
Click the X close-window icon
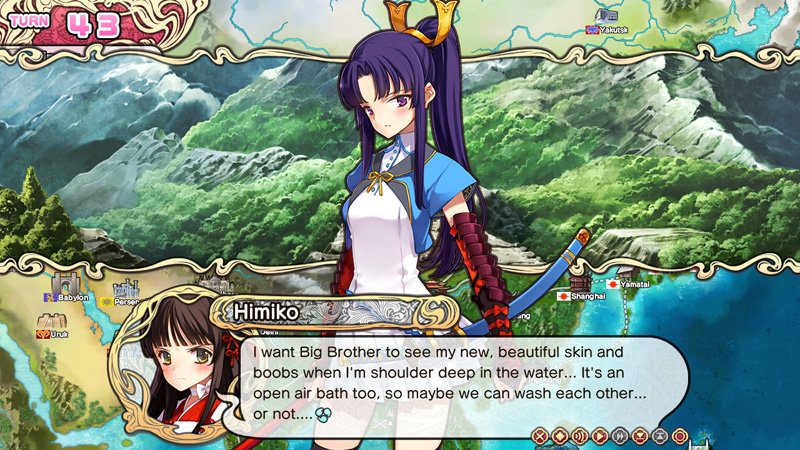pos(540,435)
